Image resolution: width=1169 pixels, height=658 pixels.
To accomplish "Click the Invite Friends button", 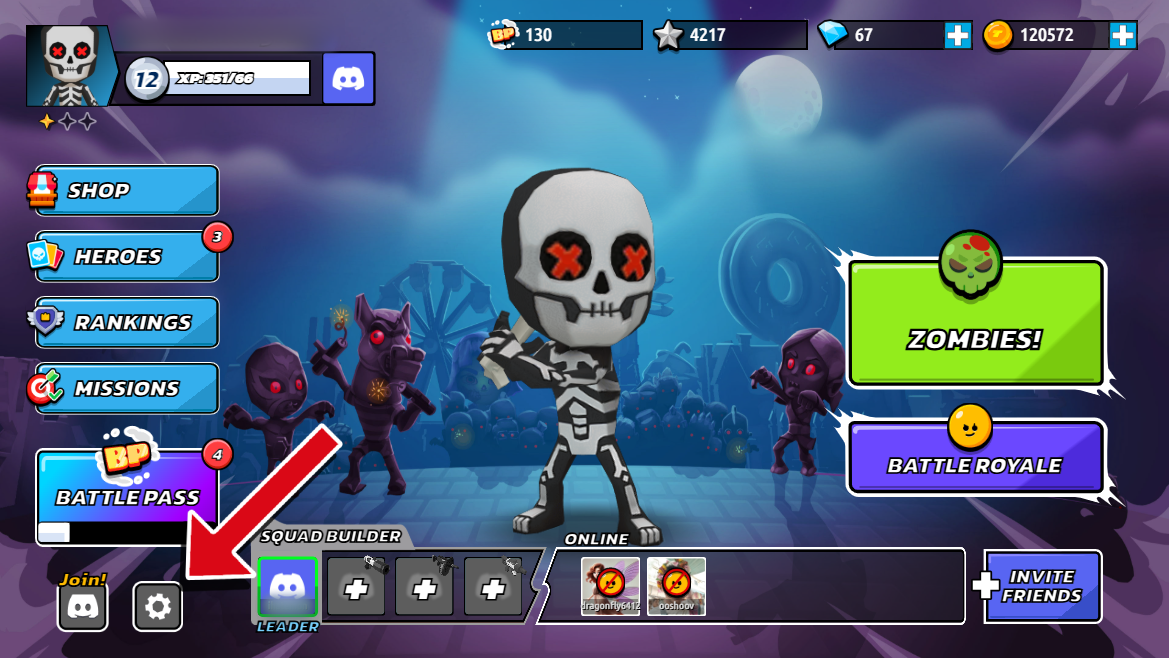I will click(x=1042, y=586).
